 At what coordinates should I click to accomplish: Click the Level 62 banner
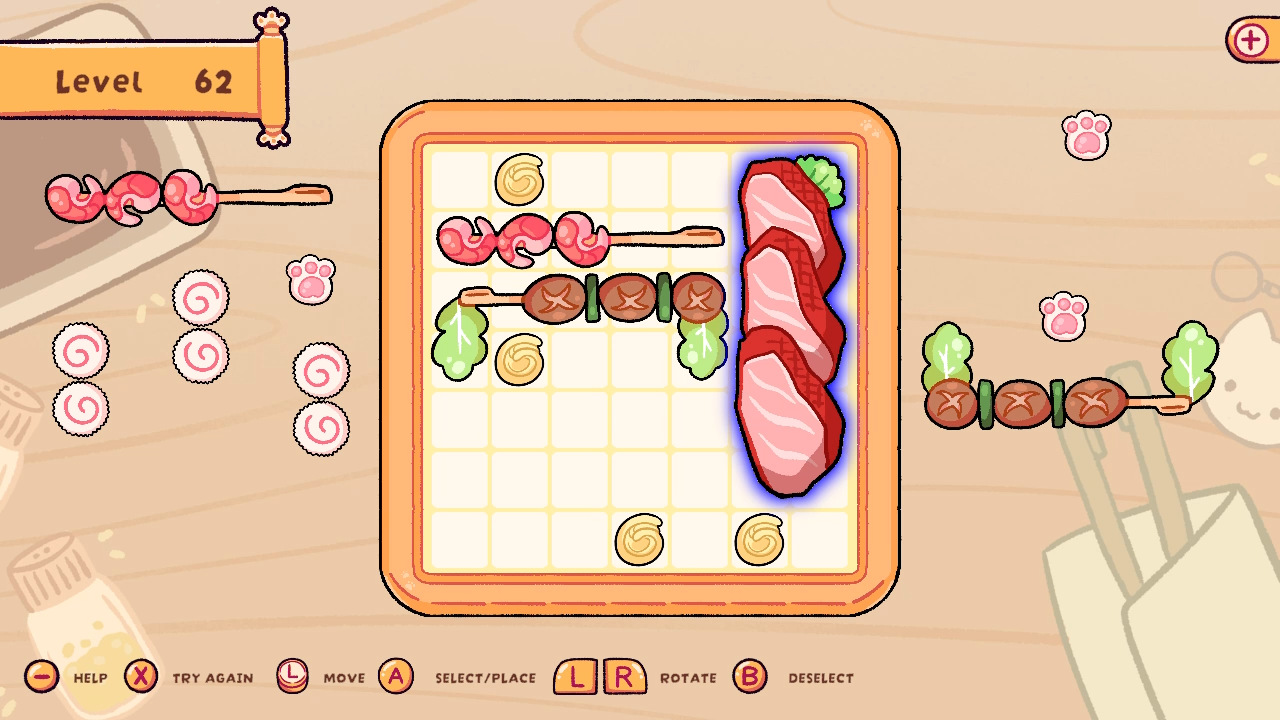coord(140,80)
